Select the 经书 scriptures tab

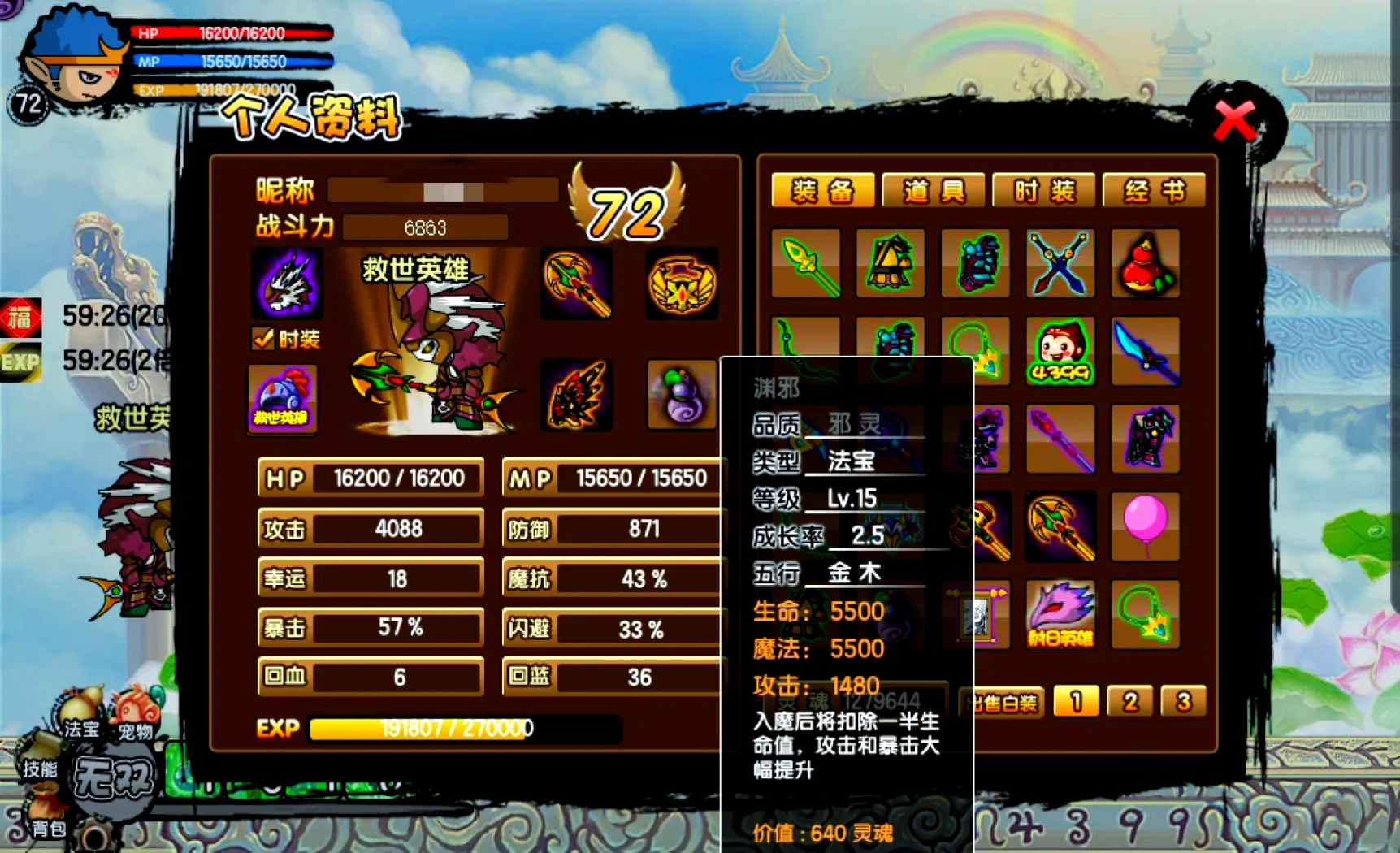tap(1154, 191)
